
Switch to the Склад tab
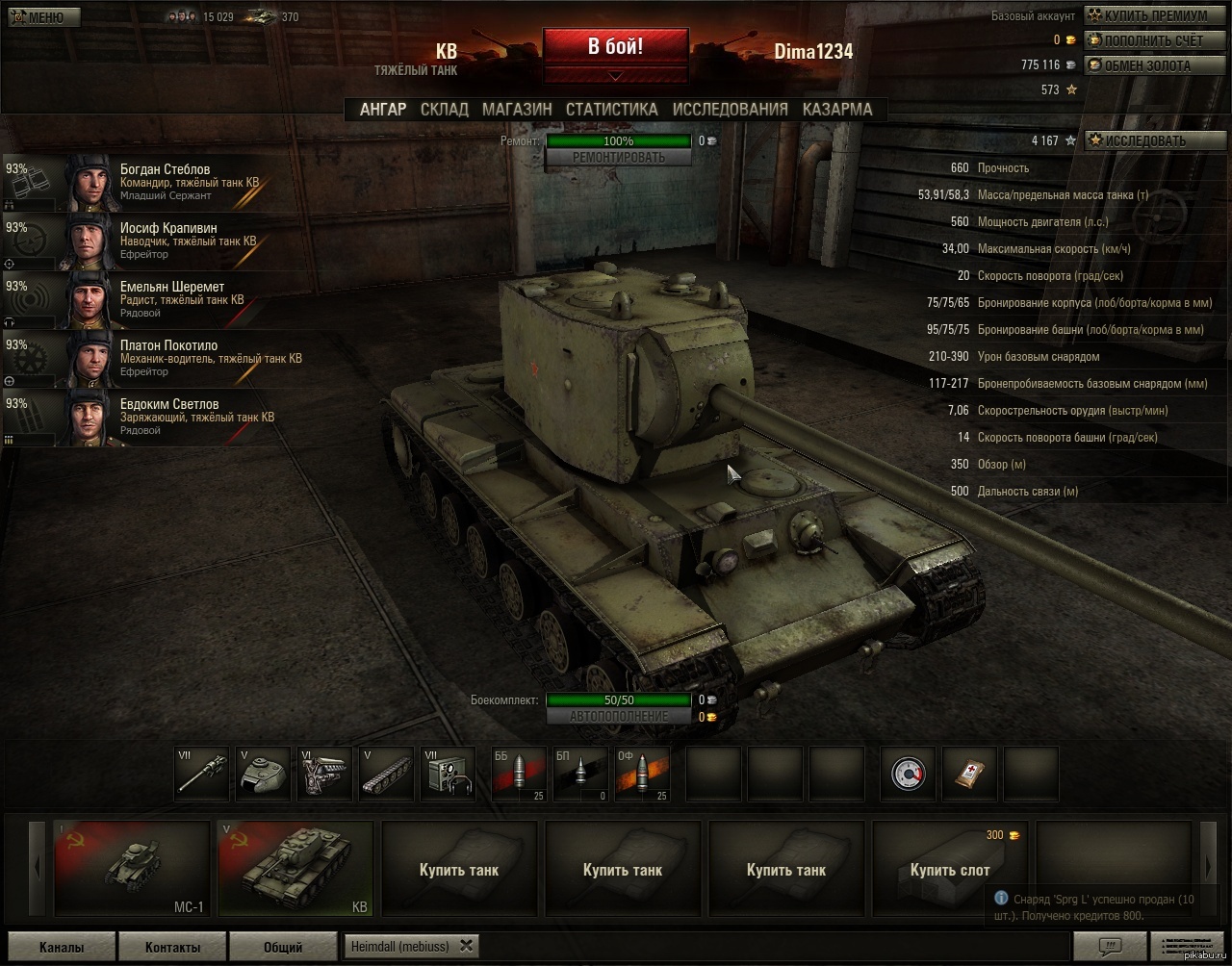(x=444, y=110)
